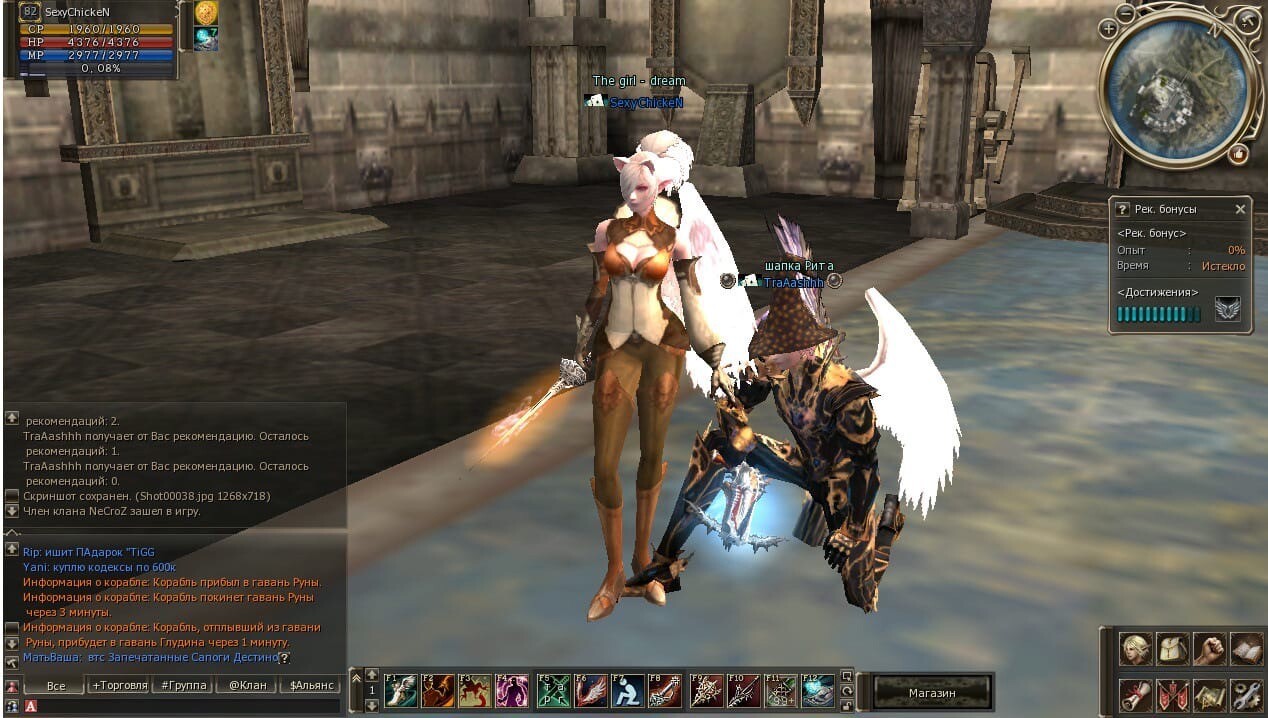Close the Рек. бонусы panel
1268x718 pixels.
pos(1240,210)
